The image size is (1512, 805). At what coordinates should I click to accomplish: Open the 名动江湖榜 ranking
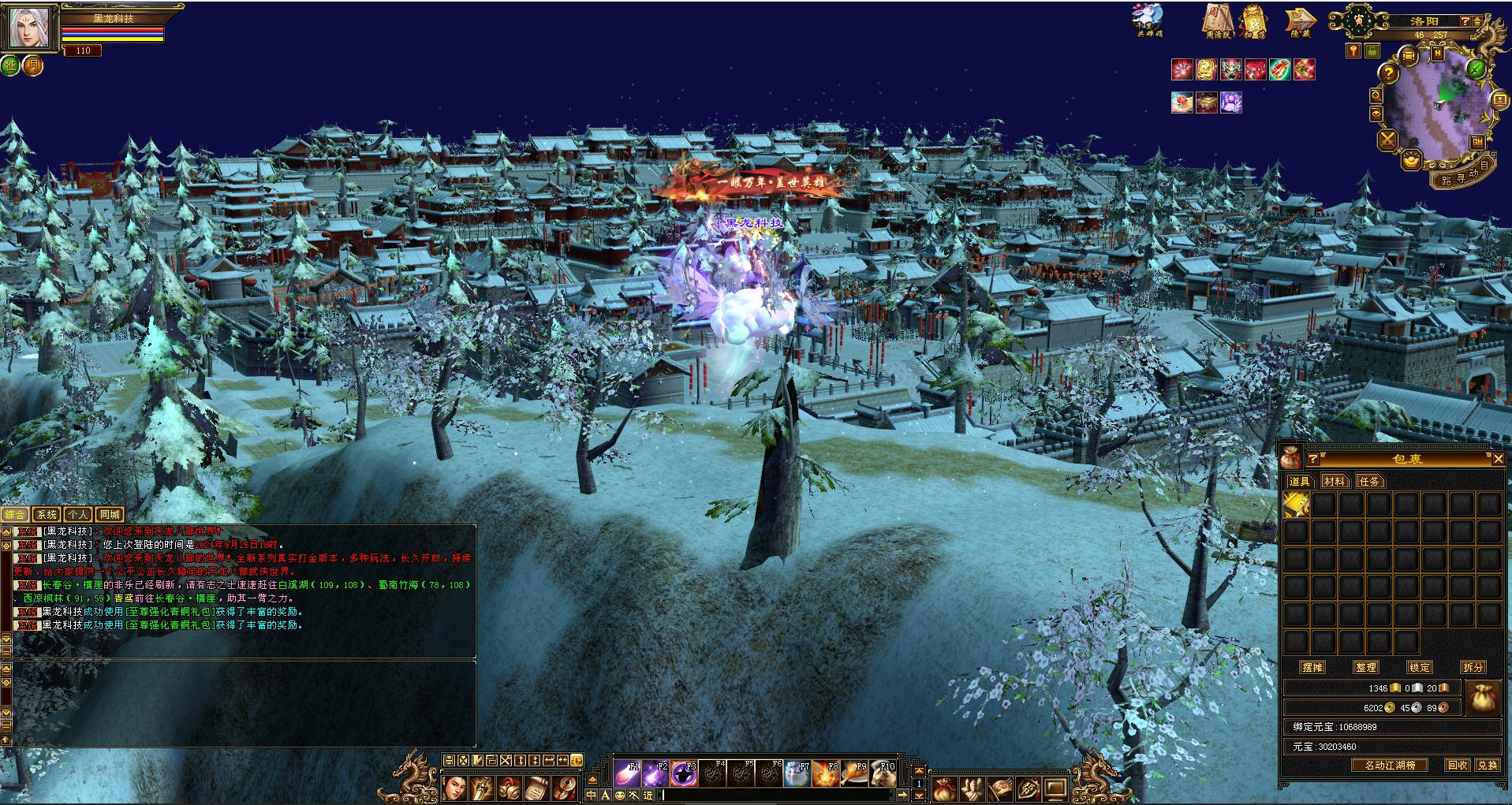[1390, 765]
